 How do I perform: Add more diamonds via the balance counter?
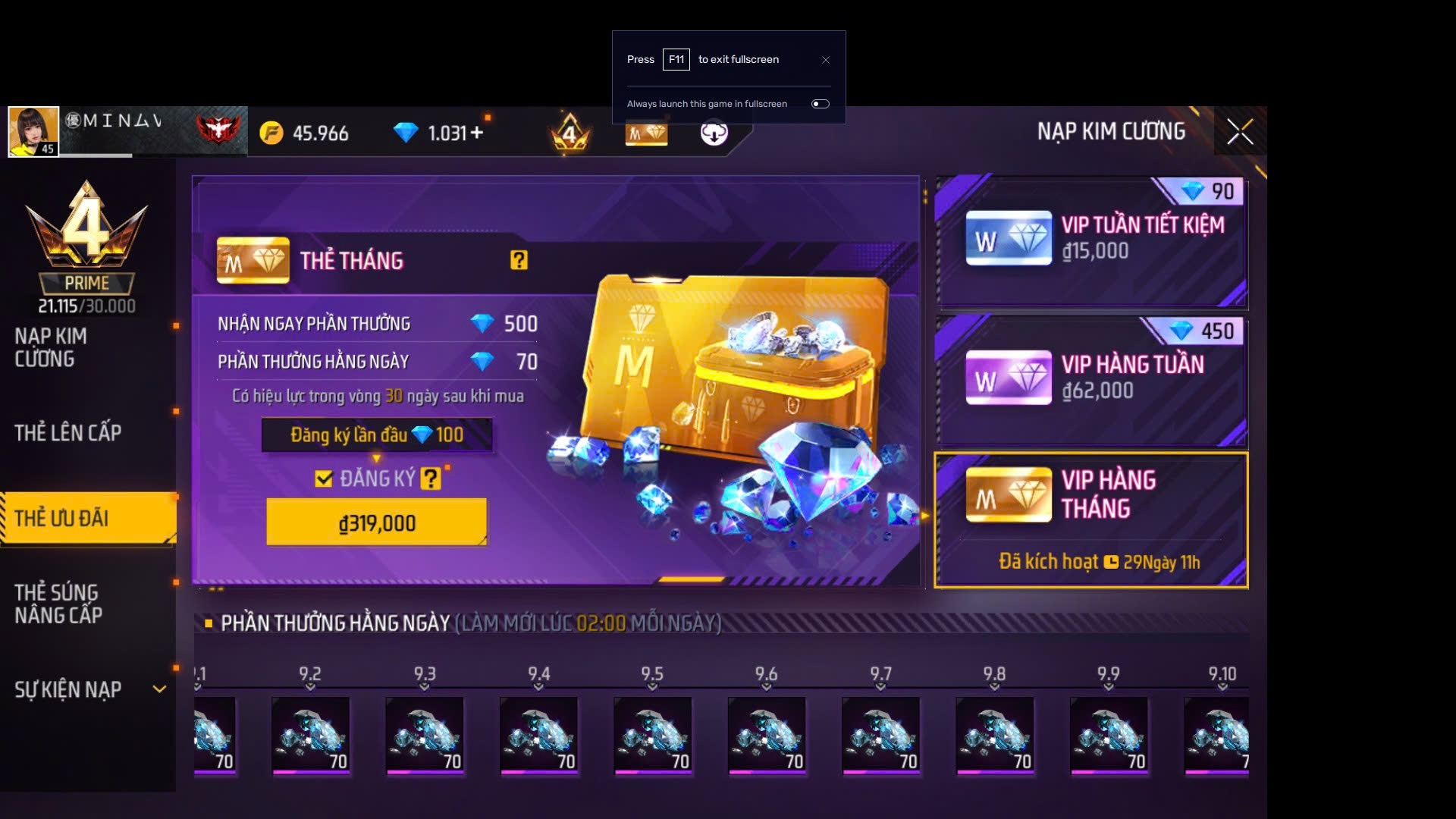click(x=477, y=133)
